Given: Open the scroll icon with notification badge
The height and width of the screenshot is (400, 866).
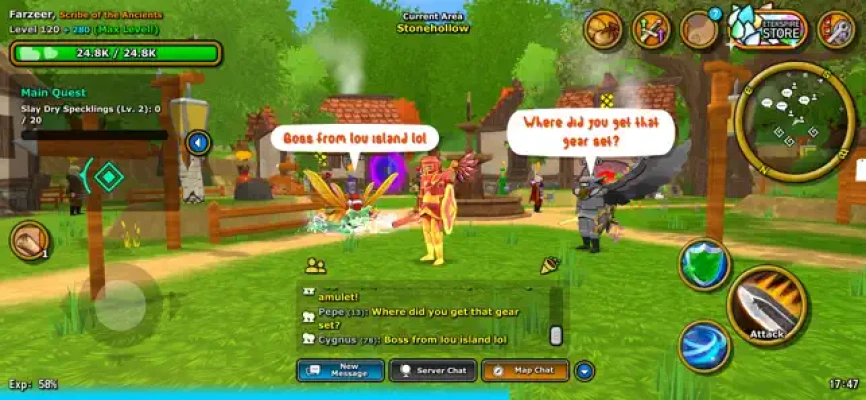Looking at the screenshot, I should pyautogui.click(x=699, y=30).
